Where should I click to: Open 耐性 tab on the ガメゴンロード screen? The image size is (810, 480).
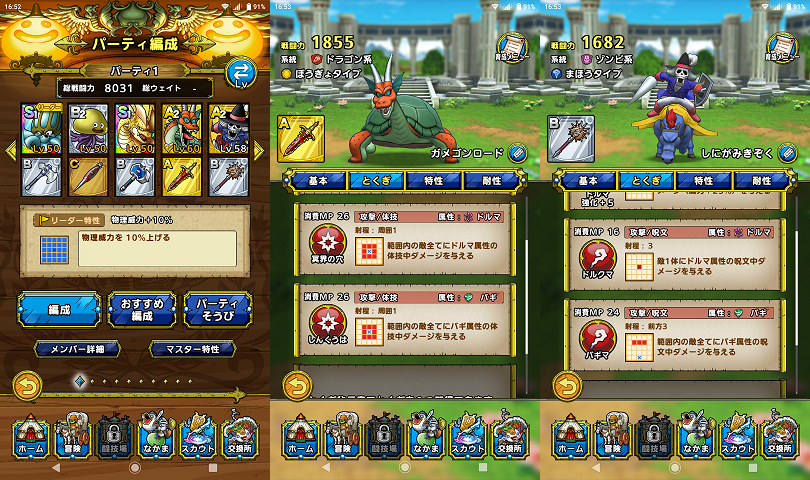[x=492, y=181]
